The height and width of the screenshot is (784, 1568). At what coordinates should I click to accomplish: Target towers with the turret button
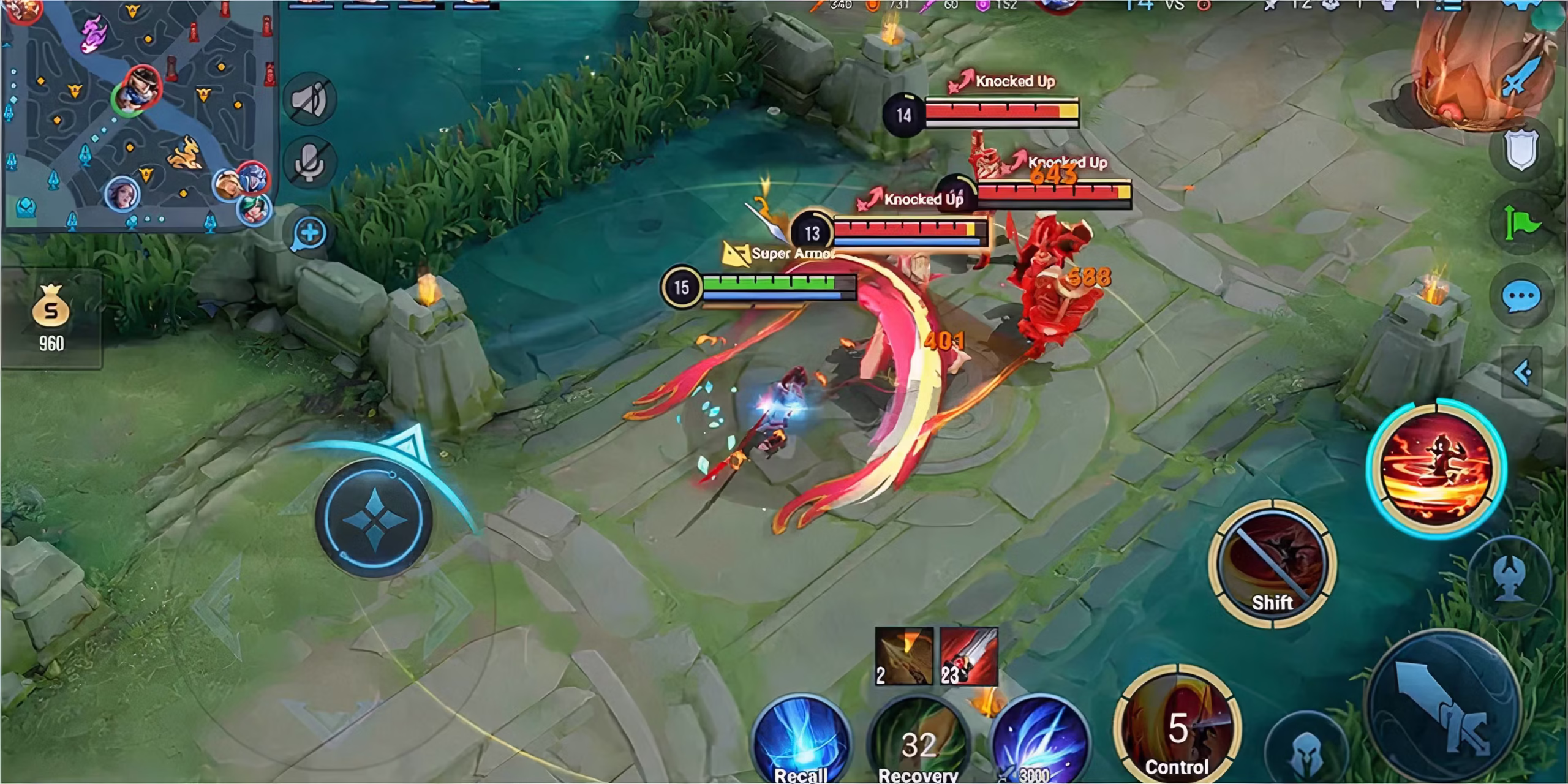(1511, 579)
